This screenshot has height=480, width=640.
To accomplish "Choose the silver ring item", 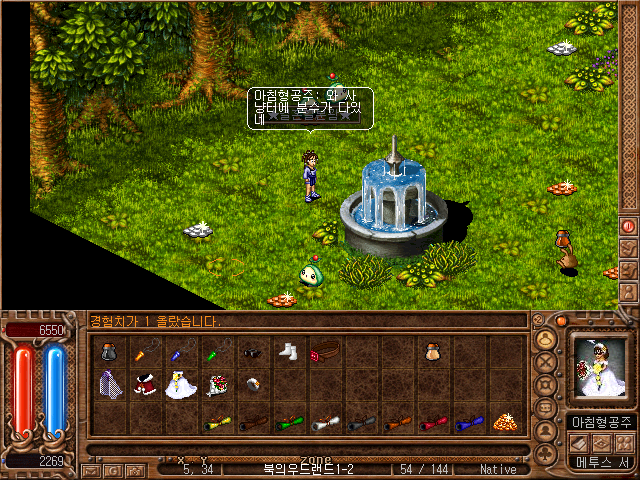I will [x=253, y=385].
